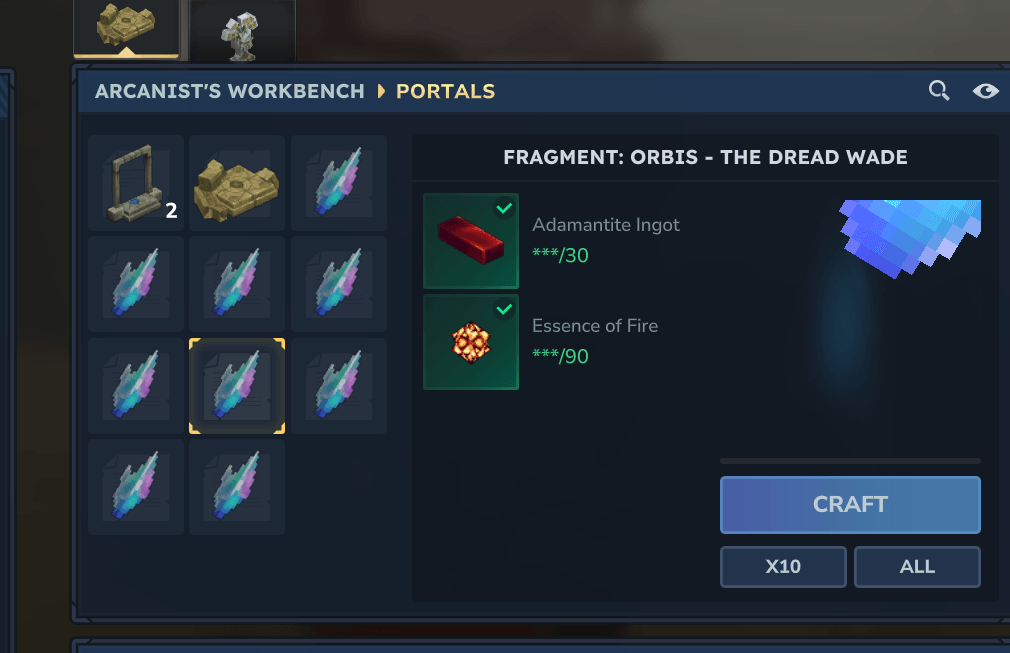Select the sandstone altar recipe slot
The width and height of the screenshot is (1010, 653).
(237, 183)
